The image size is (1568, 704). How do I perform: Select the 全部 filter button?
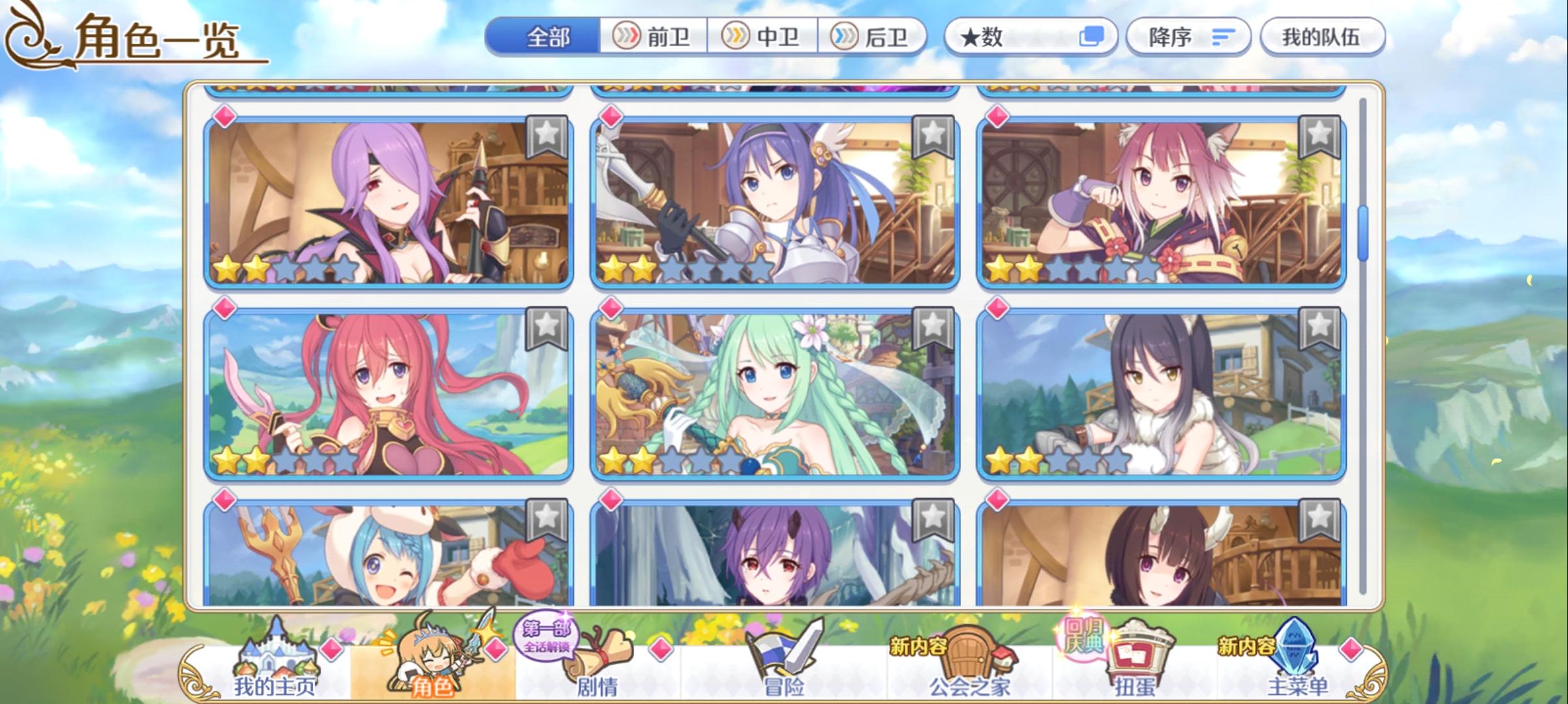(548, 37)
